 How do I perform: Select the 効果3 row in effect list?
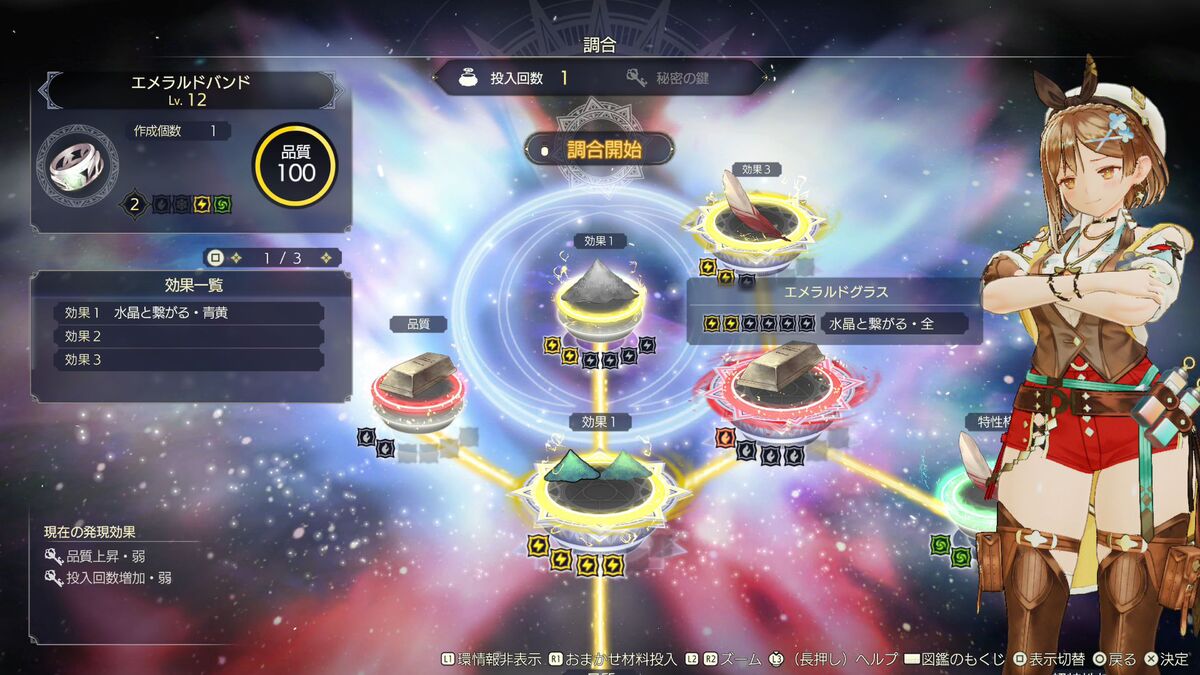pos(189,359)
